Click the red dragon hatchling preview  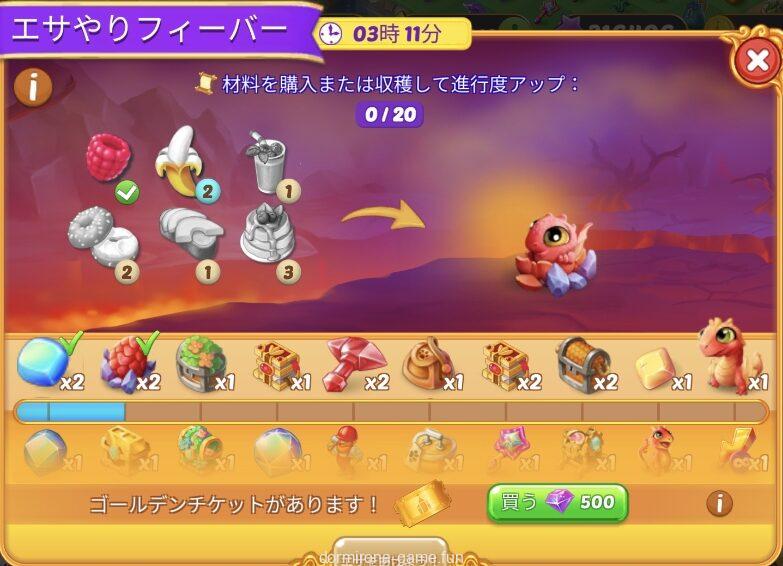(552, 254)
